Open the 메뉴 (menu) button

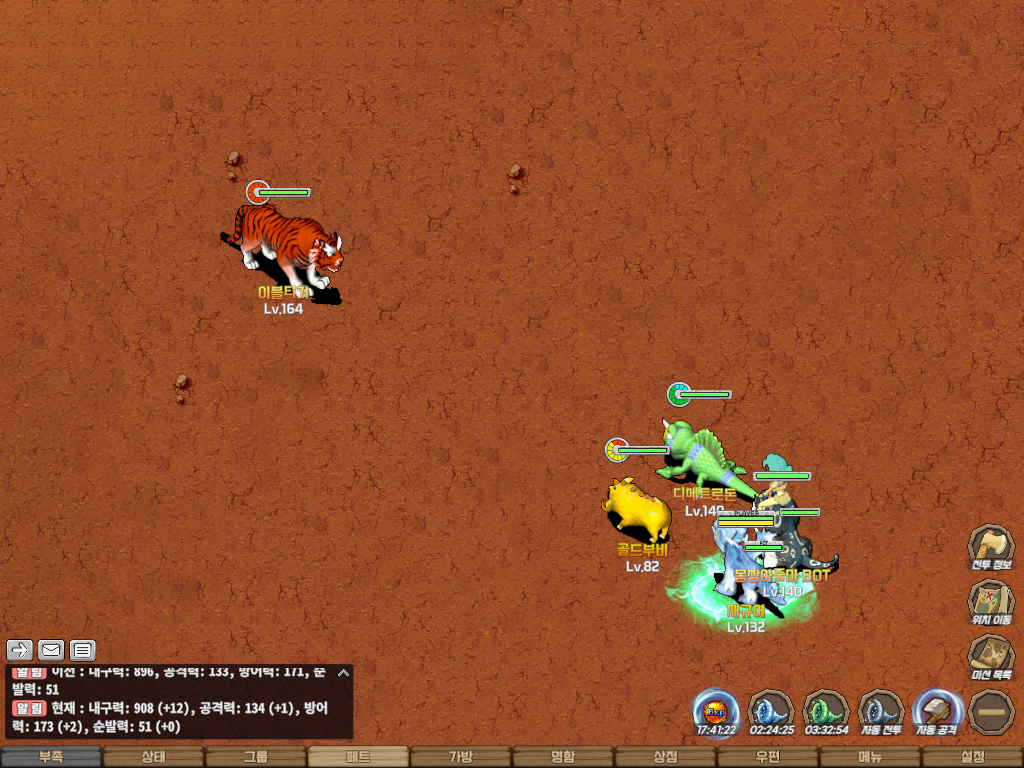pos(870,757)
